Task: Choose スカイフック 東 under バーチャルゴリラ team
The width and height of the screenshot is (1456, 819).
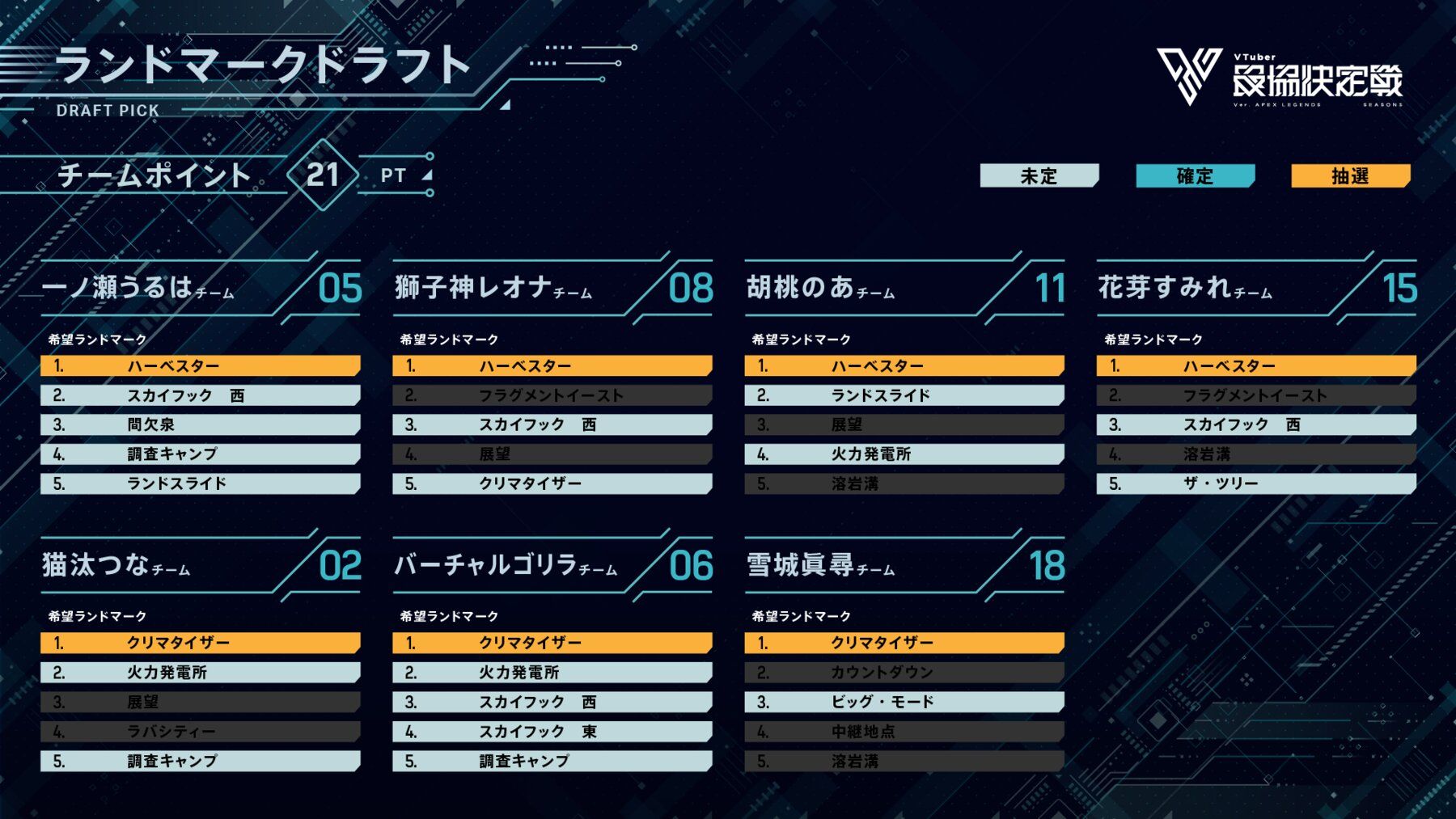Action: [x=552, y=732]
